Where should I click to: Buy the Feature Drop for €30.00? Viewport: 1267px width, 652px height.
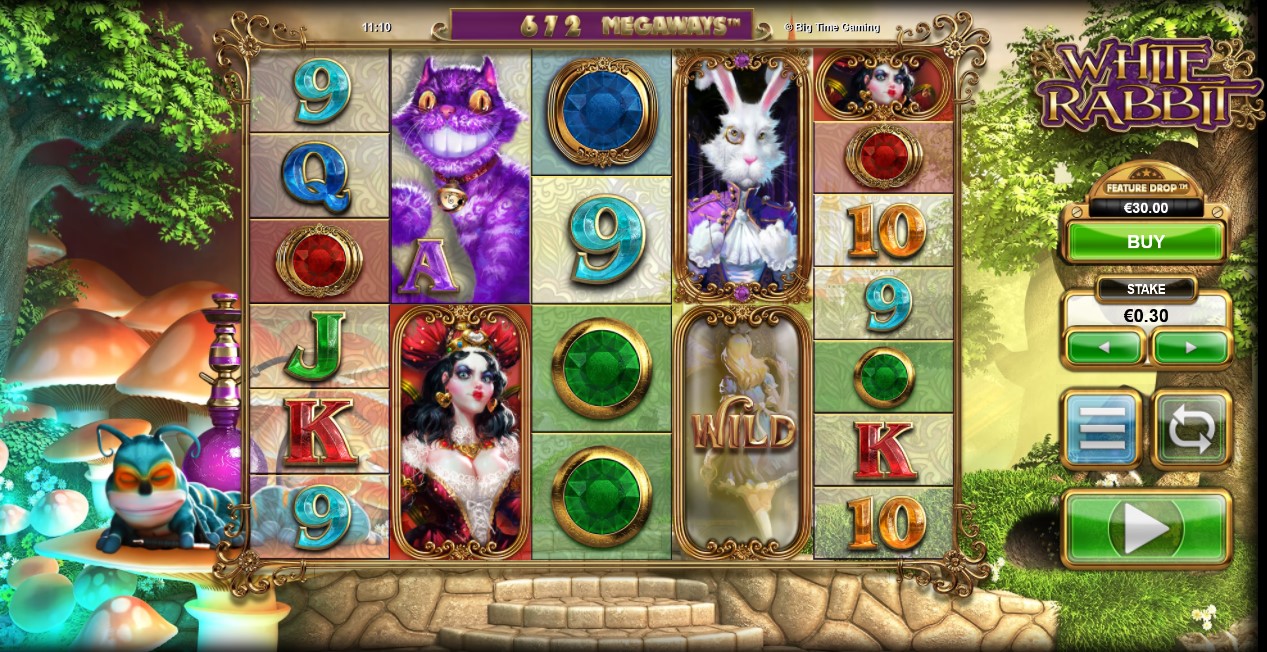pyautogui.click(x=1145, y=242)
